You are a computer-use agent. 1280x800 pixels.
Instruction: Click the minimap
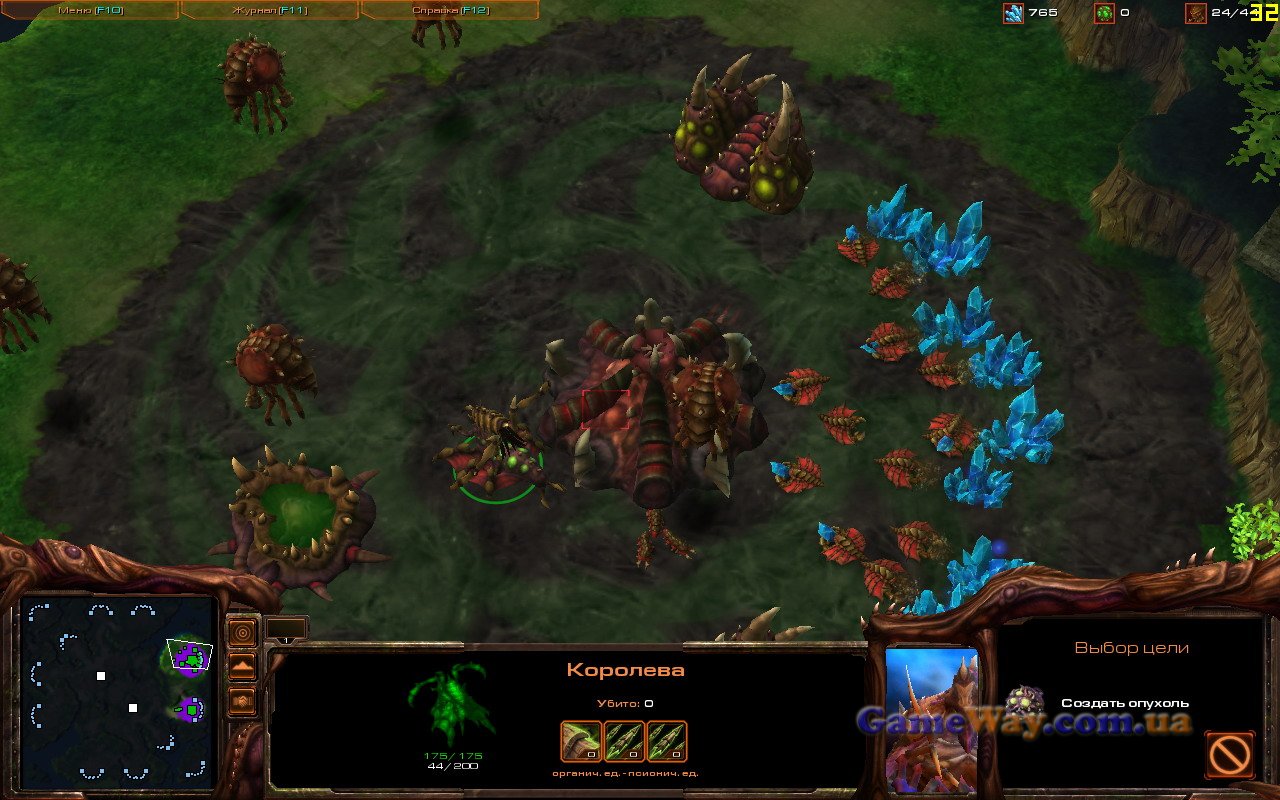tap(118, 688)
